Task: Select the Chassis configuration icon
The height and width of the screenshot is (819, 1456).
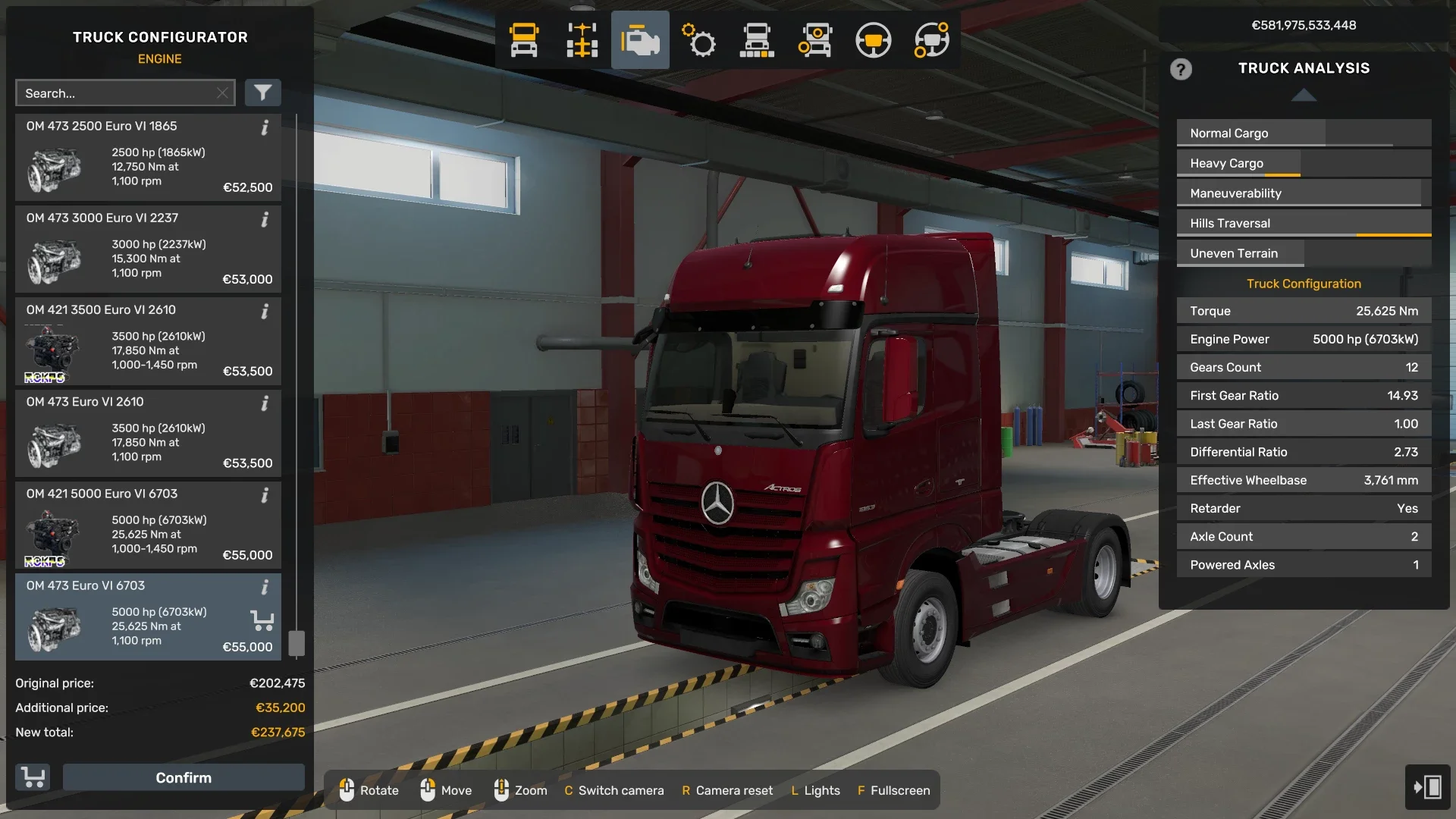Action: point(582,40)
